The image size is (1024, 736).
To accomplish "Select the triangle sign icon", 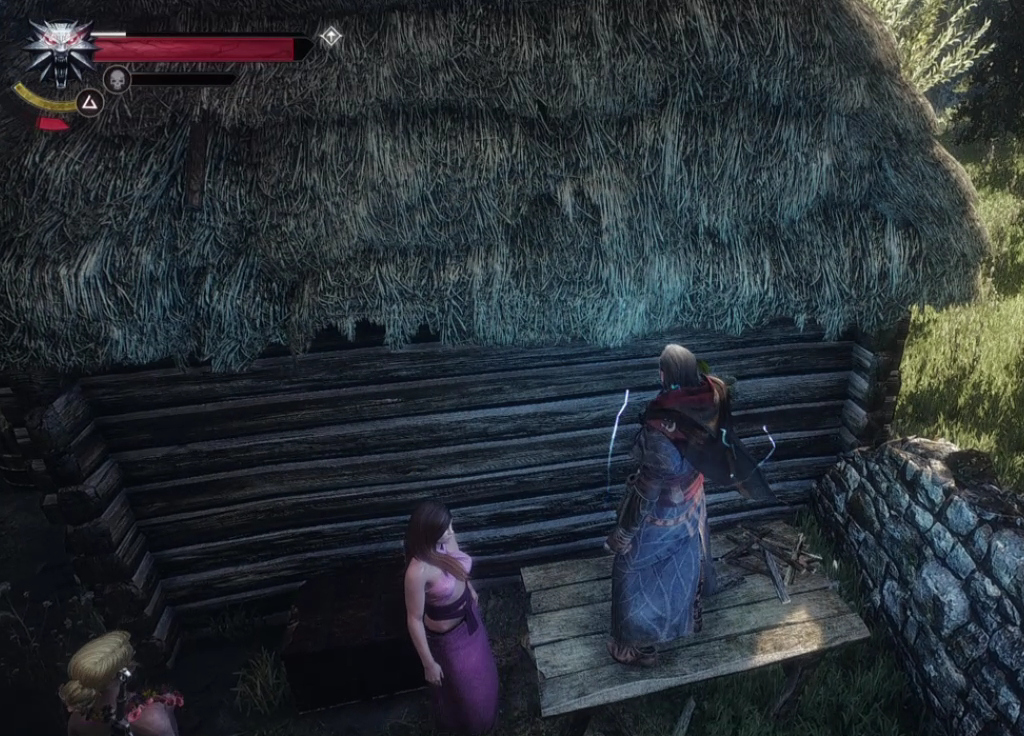I will tap(90, 102).
